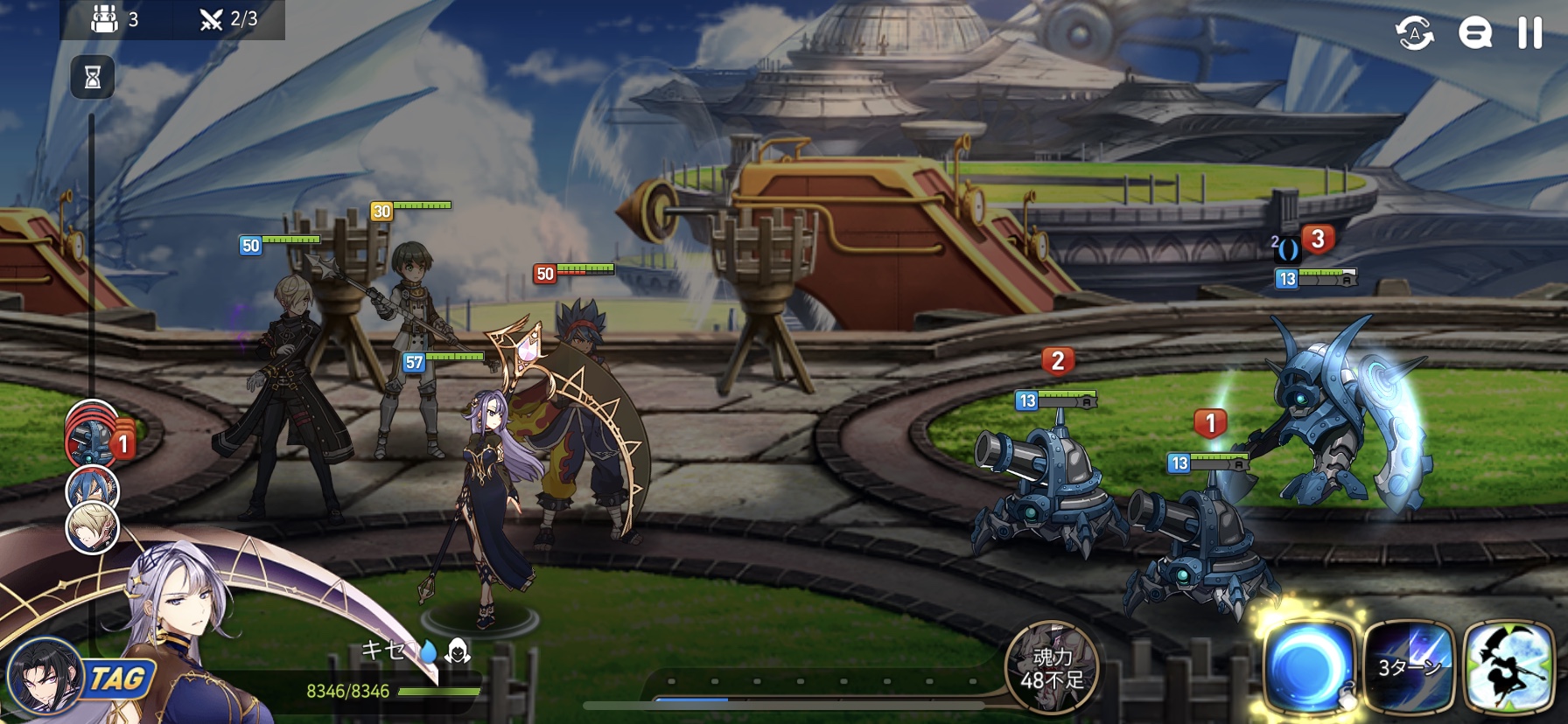Tap the soul burn icon

point(1051,668)
